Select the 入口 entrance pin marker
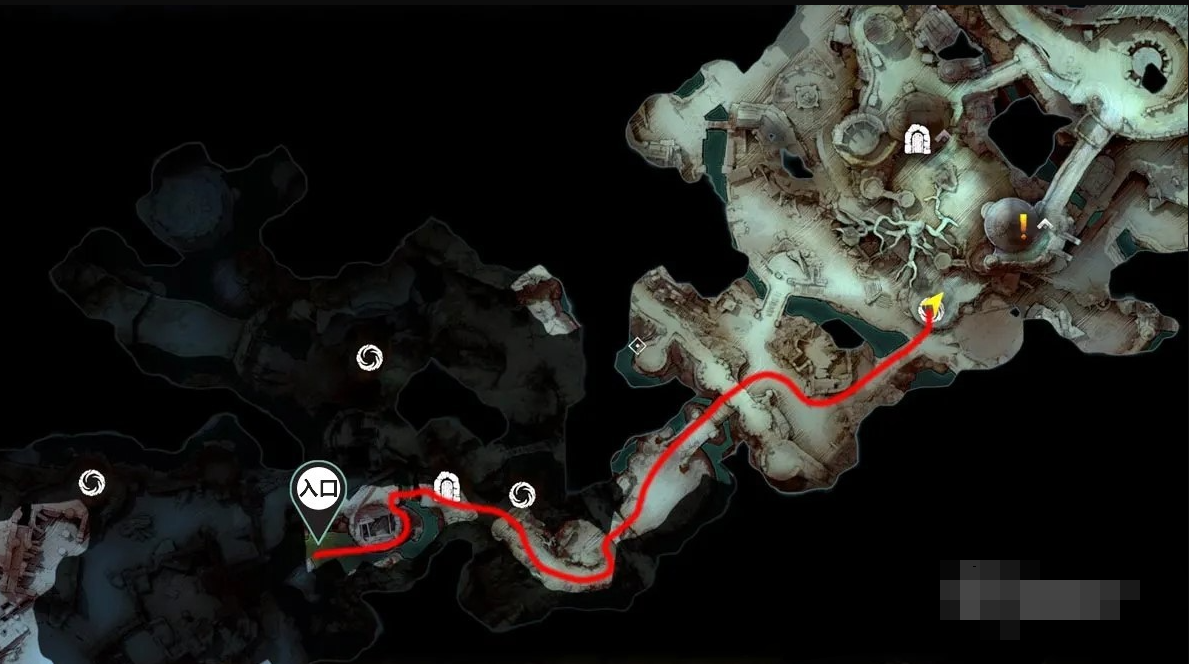The height and width of the screenshot is (664, 1189). click(x=317, y=490)
